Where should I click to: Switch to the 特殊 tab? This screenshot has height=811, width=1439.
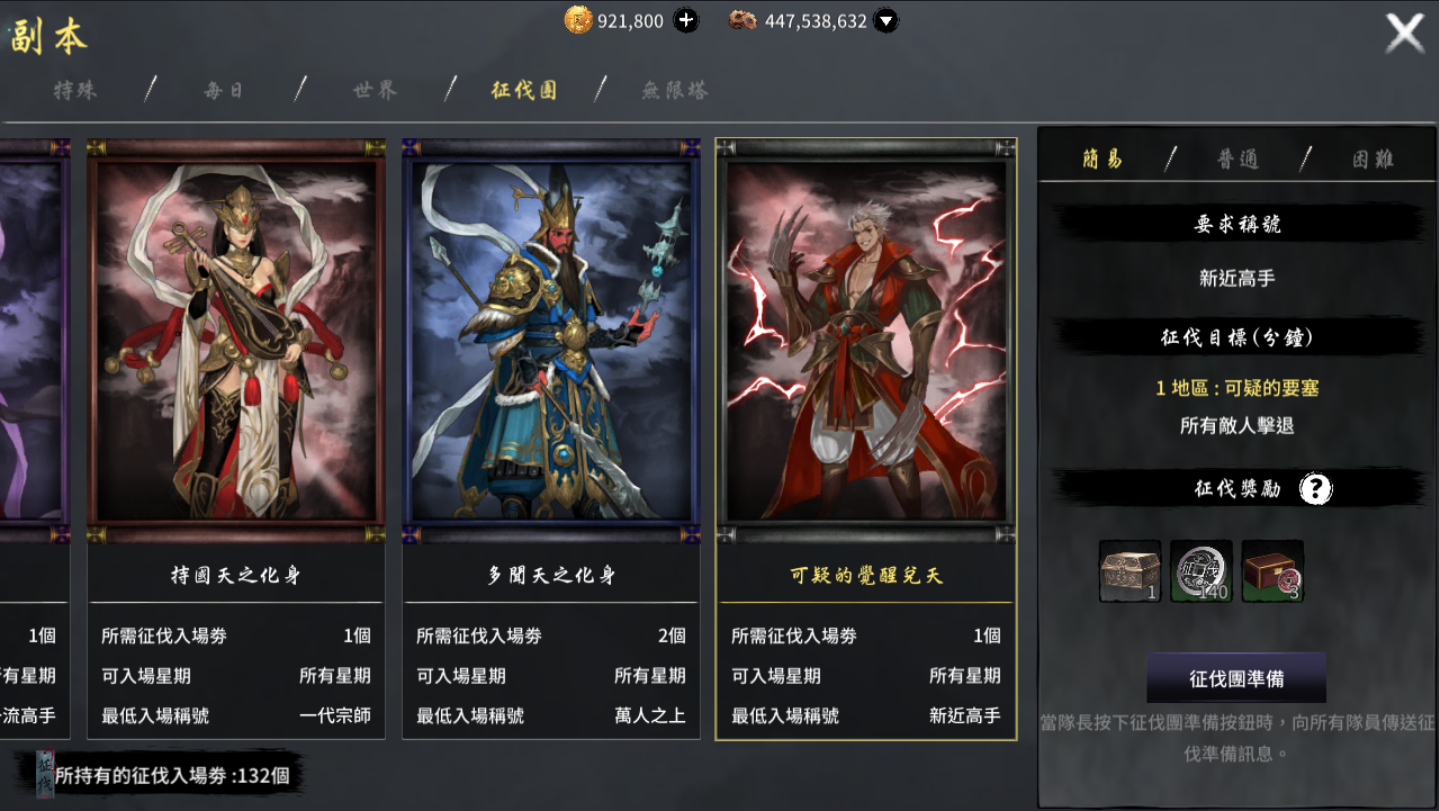(76, 90)
